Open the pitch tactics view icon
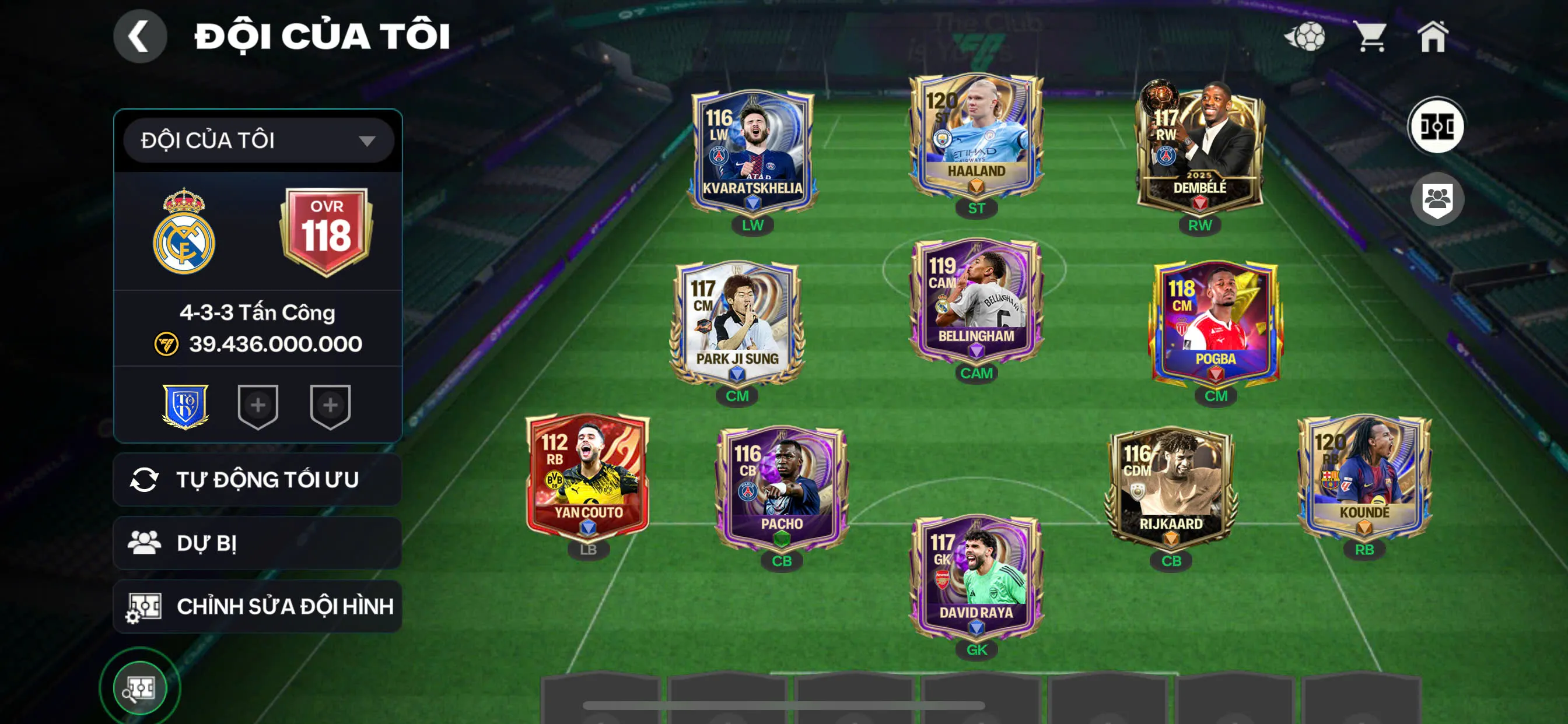The image size is (1568, 724). [x=1437, y=126]
